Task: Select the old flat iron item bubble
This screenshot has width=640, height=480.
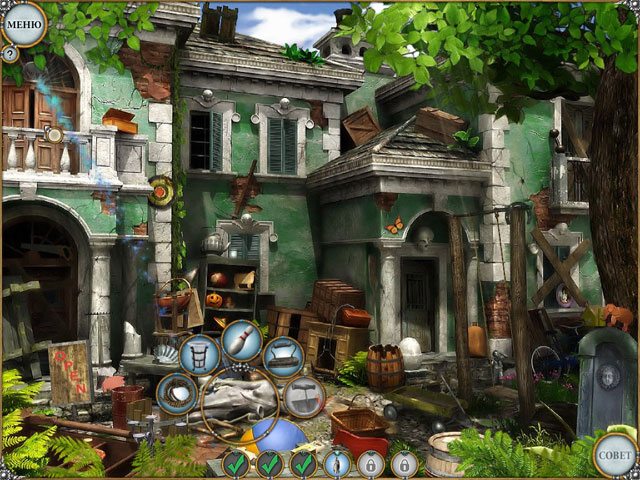Action: pyautogui.click(x=283, y=356)
